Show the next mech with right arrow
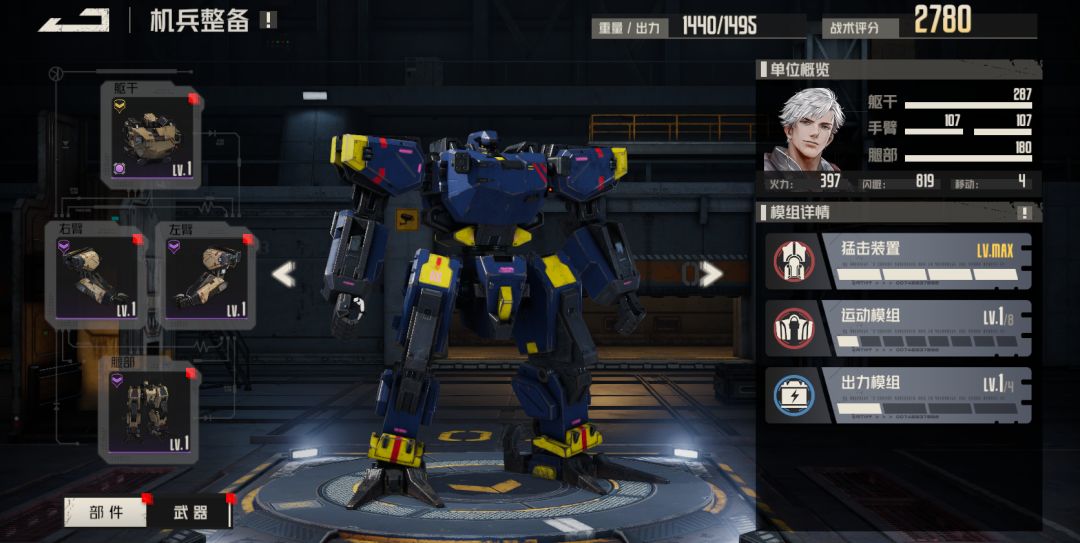Image resolution: width=1080 pixels, height=543 pixels. coord(711,274)
